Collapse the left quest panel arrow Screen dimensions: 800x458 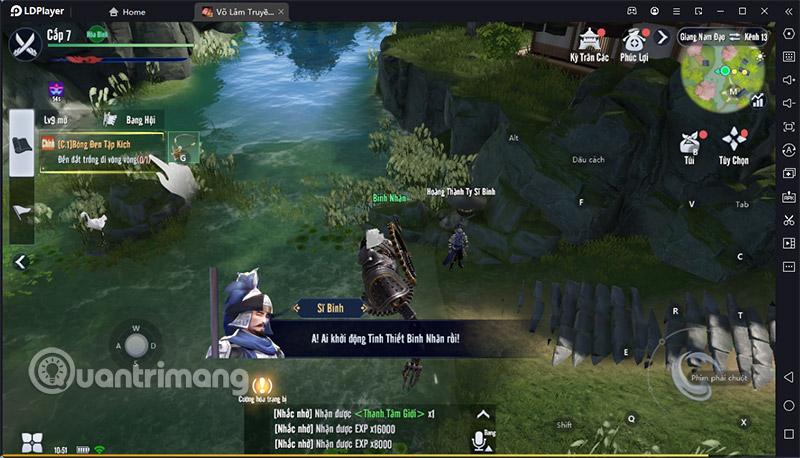point(19,261)
